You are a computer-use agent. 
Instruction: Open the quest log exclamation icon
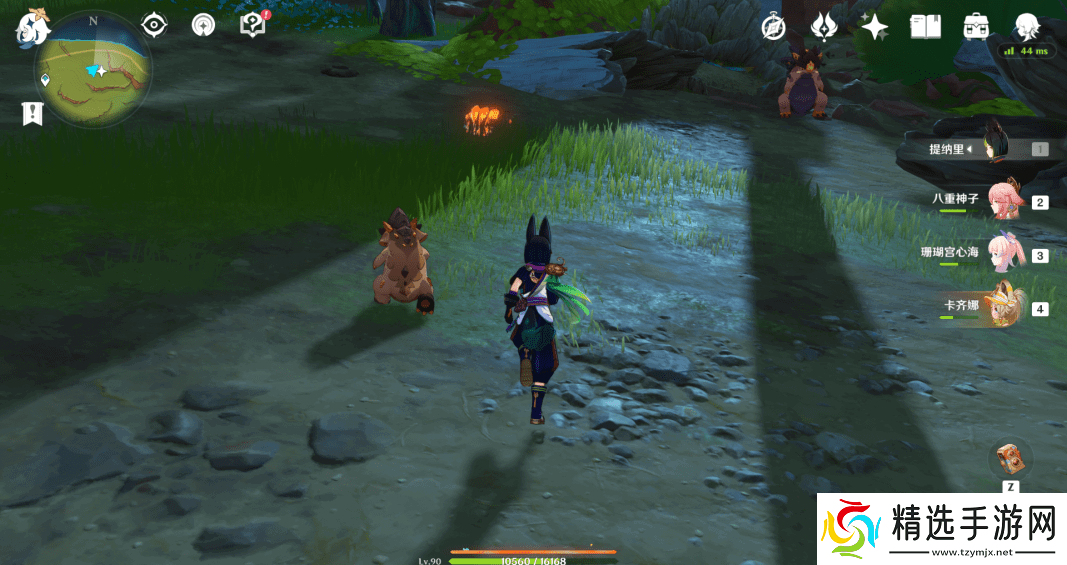coord(33,113)
